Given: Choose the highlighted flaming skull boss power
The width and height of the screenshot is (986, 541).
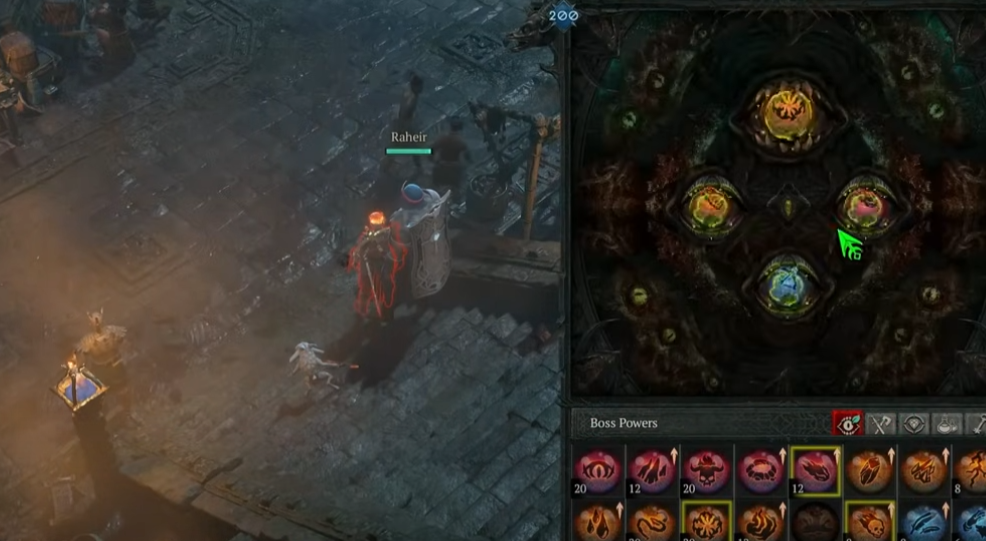Looking at the screenshot, I should pyautogui.click(x=868, y=523).
